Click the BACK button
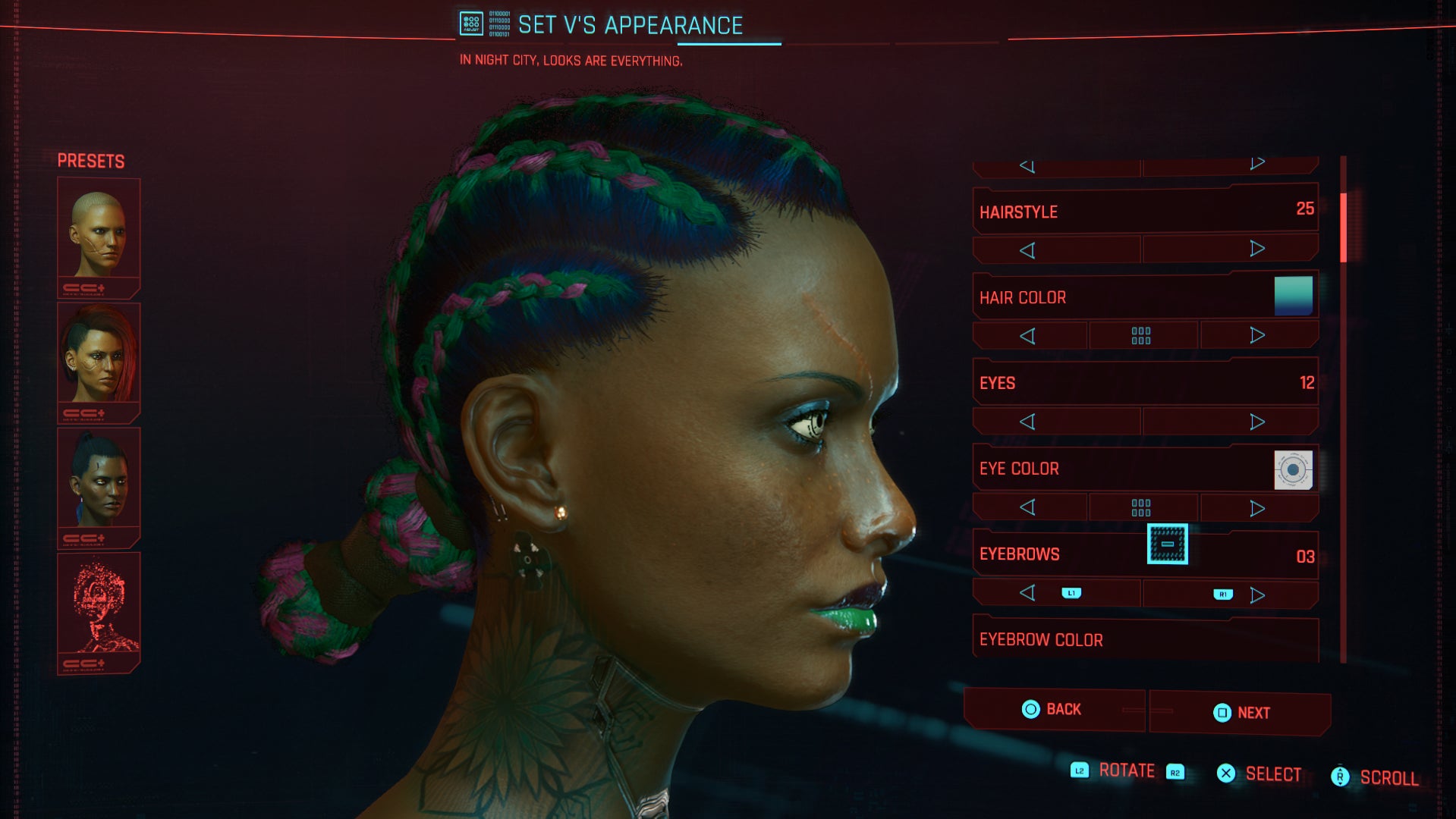 click(x=1055, y=710)
